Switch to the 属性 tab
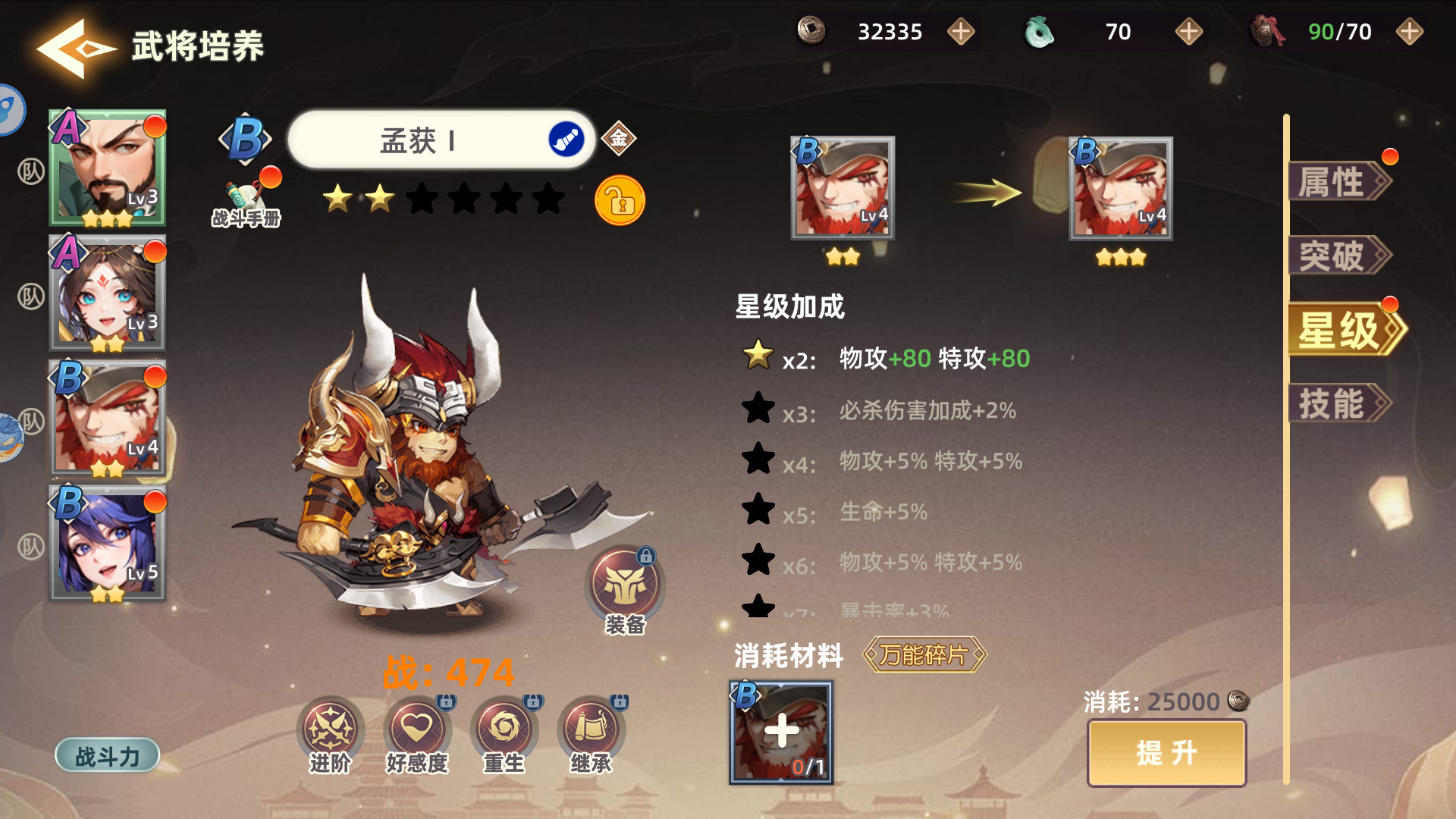1456x819 pixels. 1338,182
